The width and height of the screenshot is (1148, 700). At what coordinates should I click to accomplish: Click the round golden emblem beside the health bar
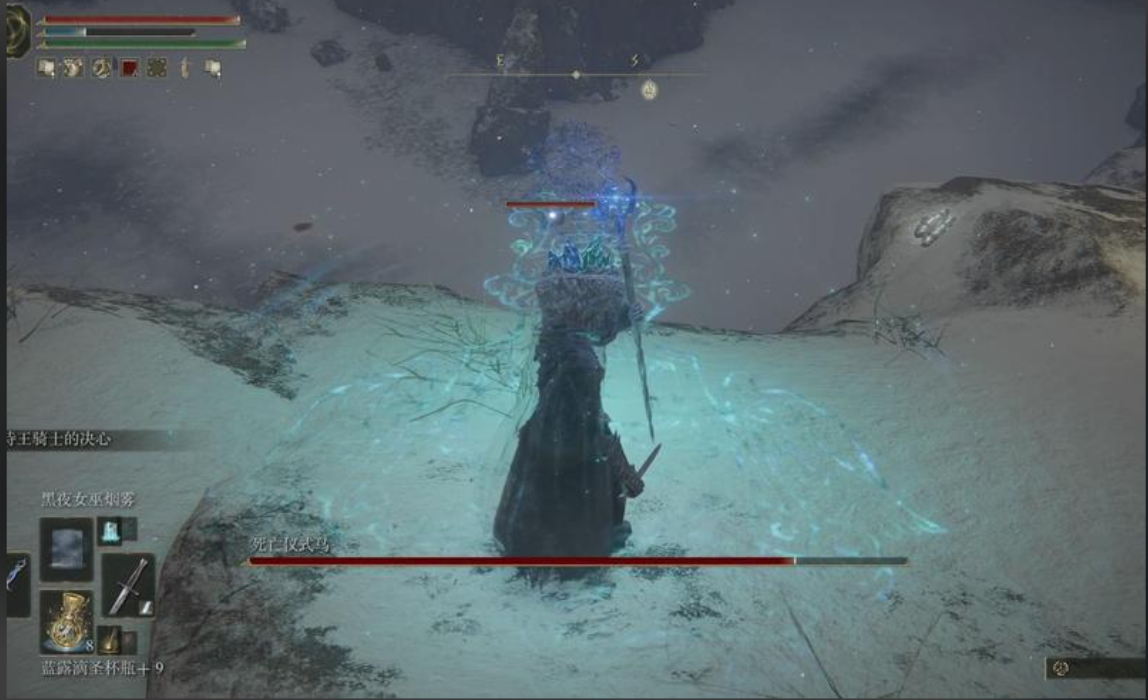click(17, 30)
